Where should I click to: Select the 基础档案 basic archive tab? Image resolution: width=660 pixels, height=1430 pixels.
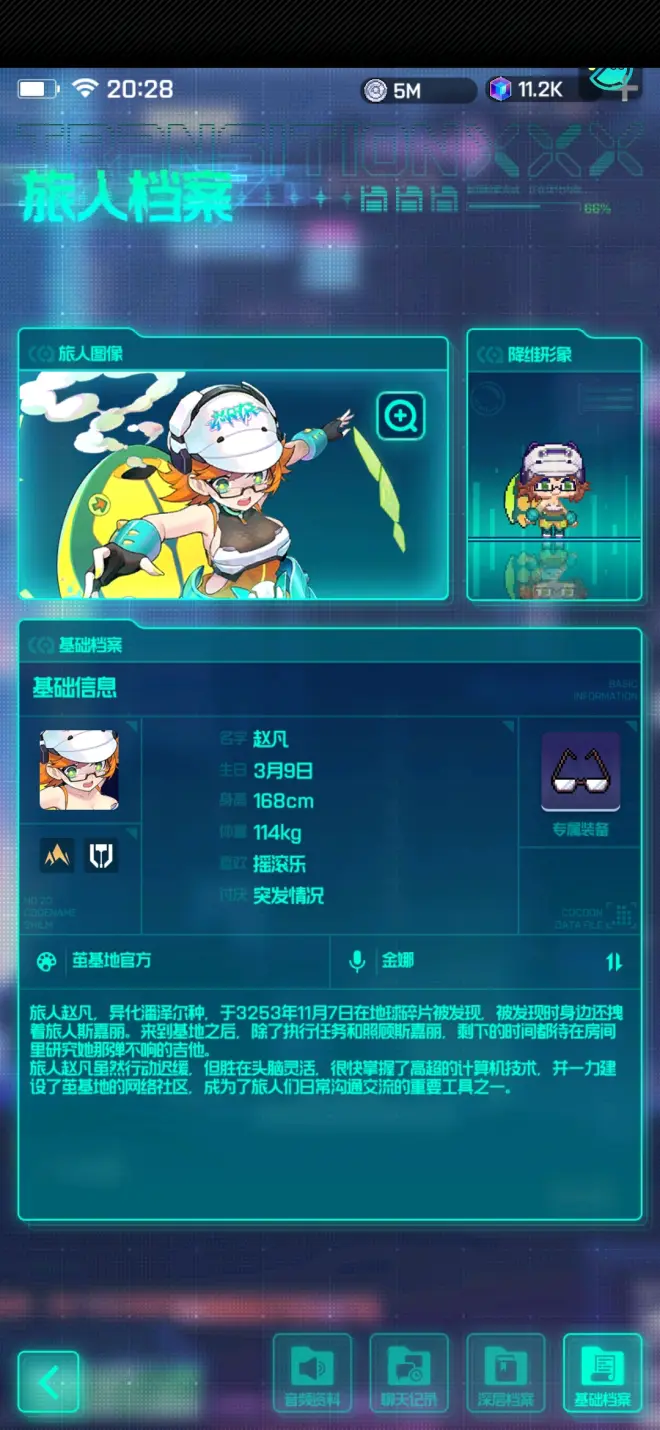point(602,1372)
